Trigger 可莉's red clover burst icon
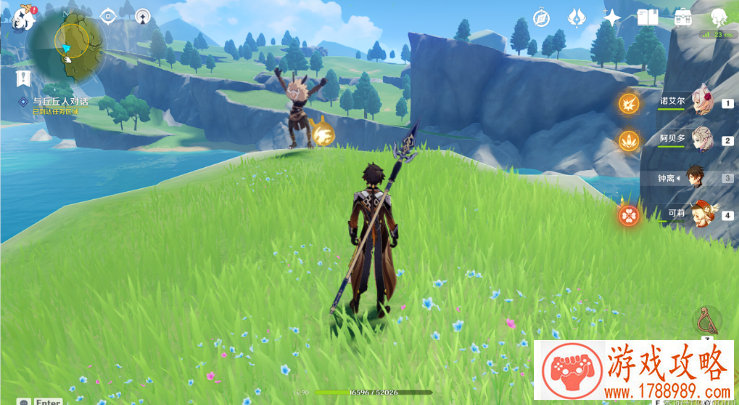This screenshot has width=739, height=405. [628, 213]
